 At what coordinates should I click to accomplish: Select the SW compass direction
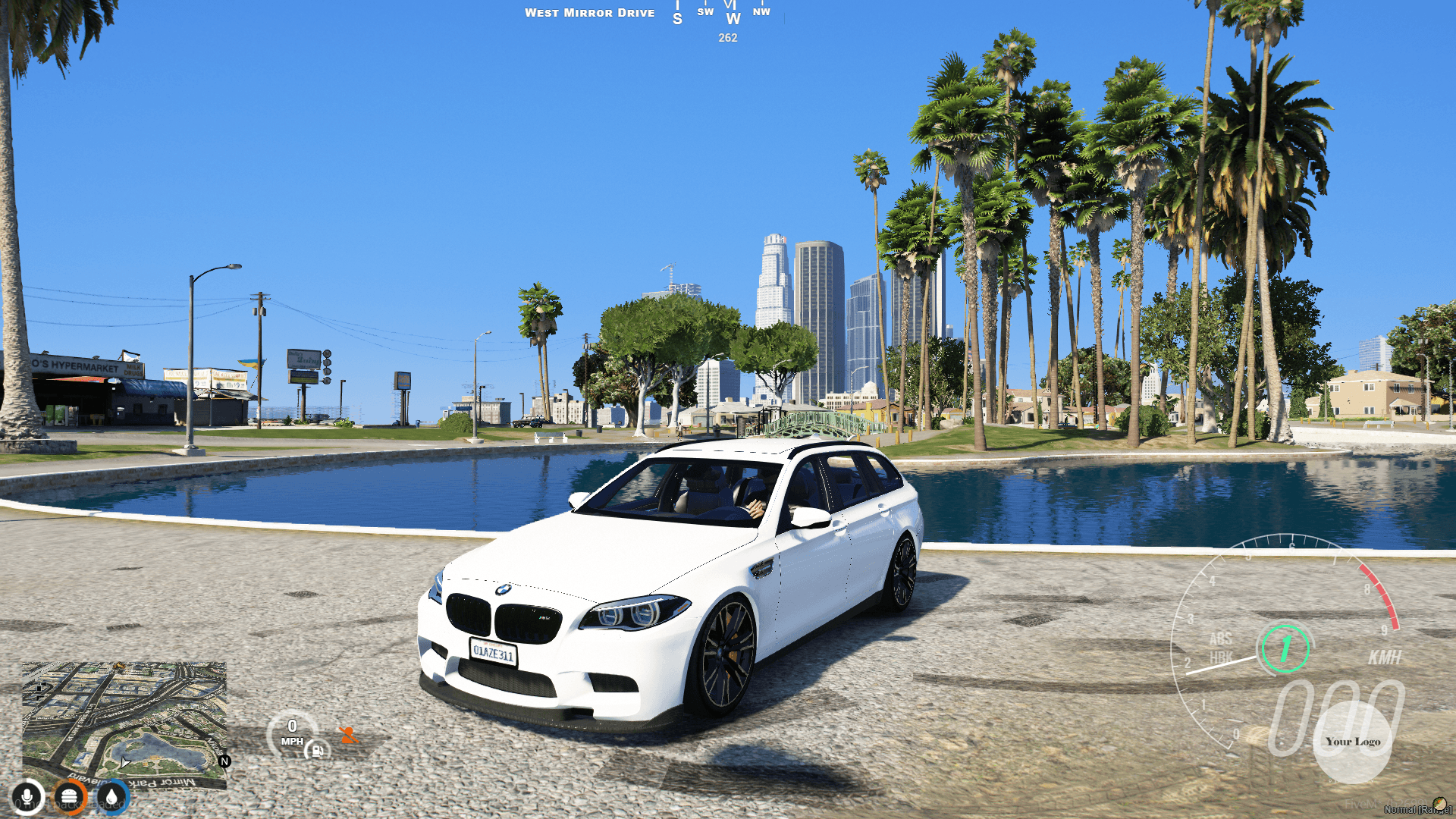pos(705,11)
